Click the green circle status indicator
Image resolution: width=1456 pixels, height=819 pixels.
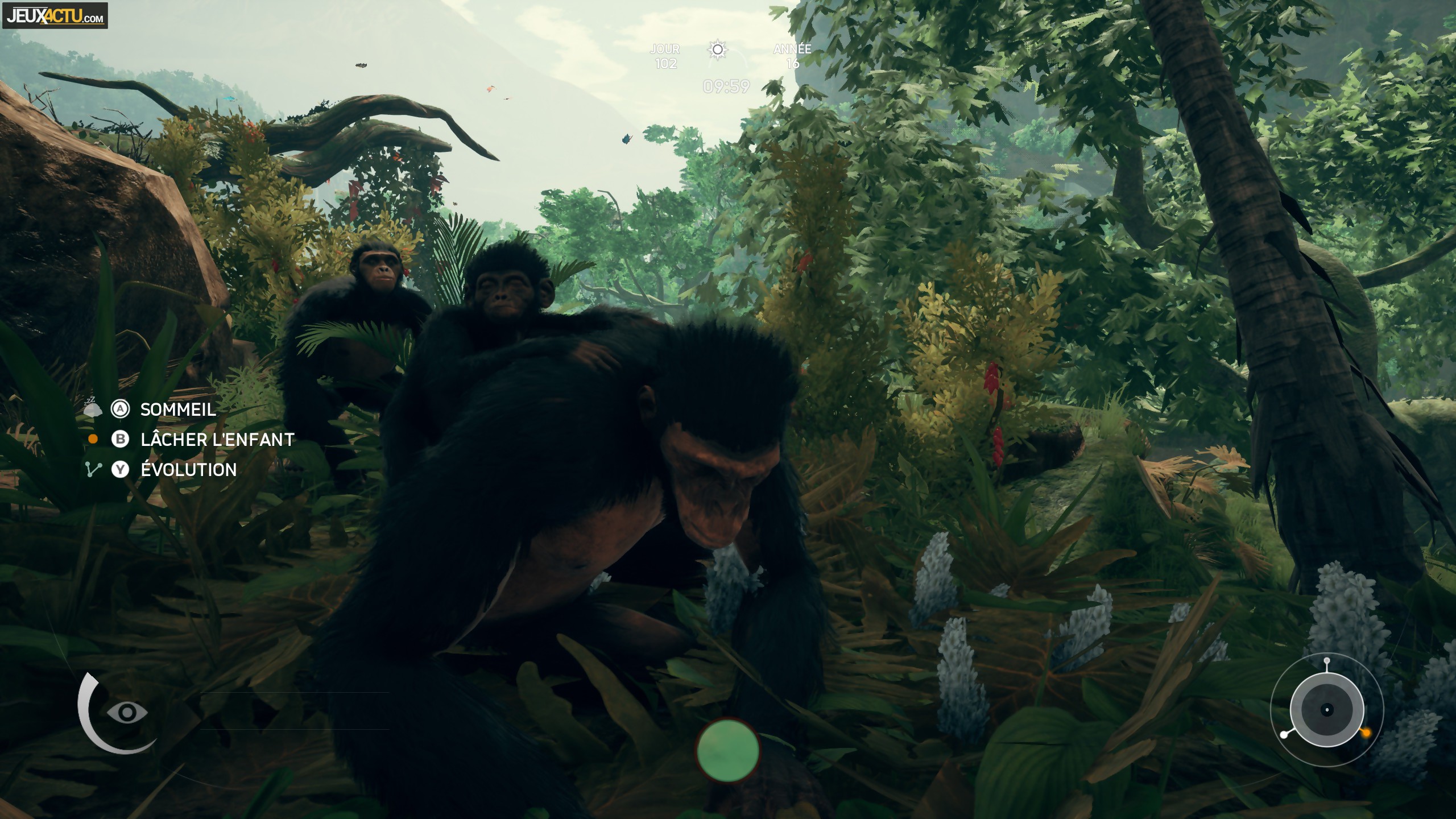pyautogui.click(x=728, y=750)
